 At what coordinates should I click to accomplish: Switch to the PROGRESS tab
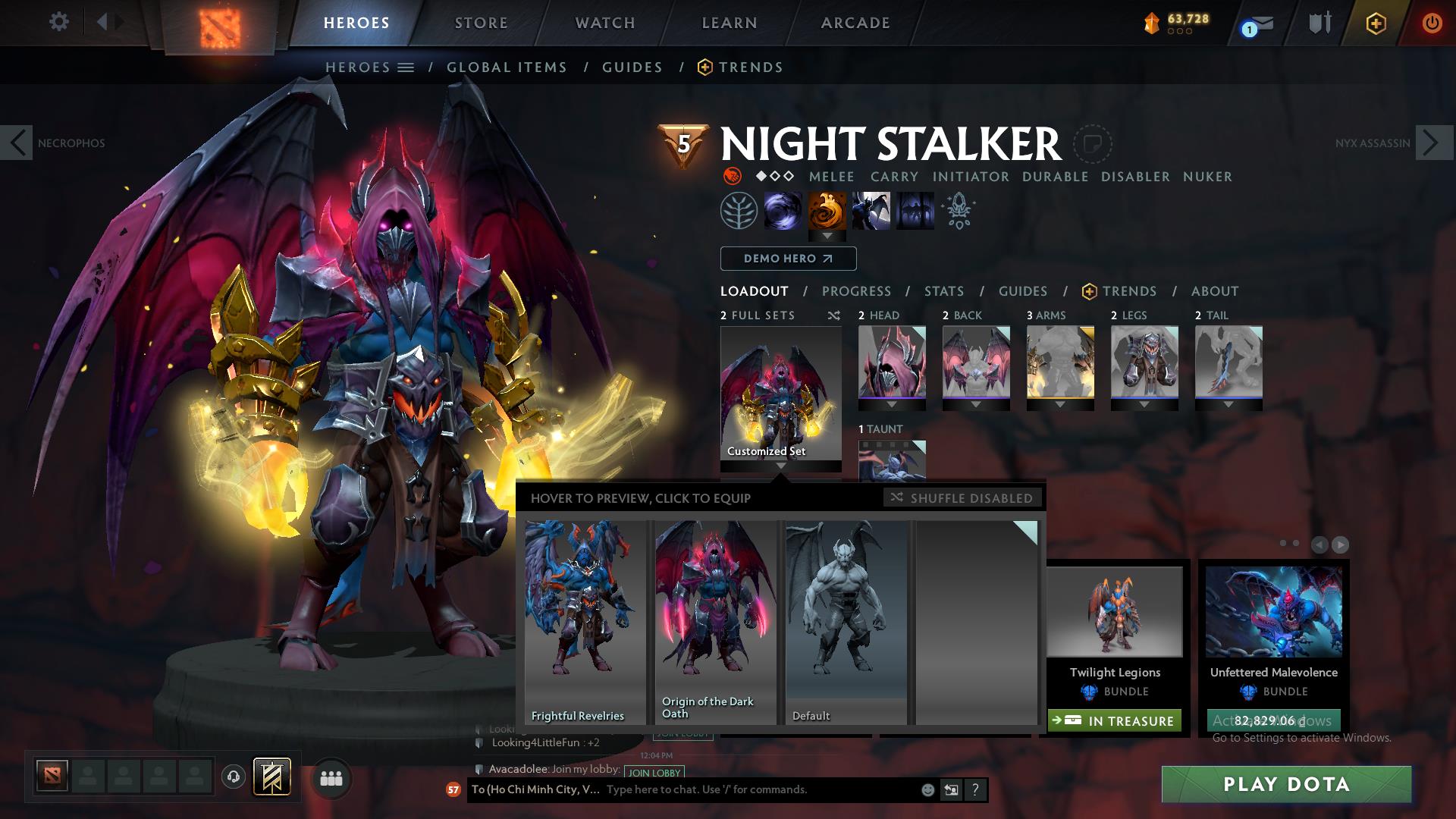pos(857,291)
